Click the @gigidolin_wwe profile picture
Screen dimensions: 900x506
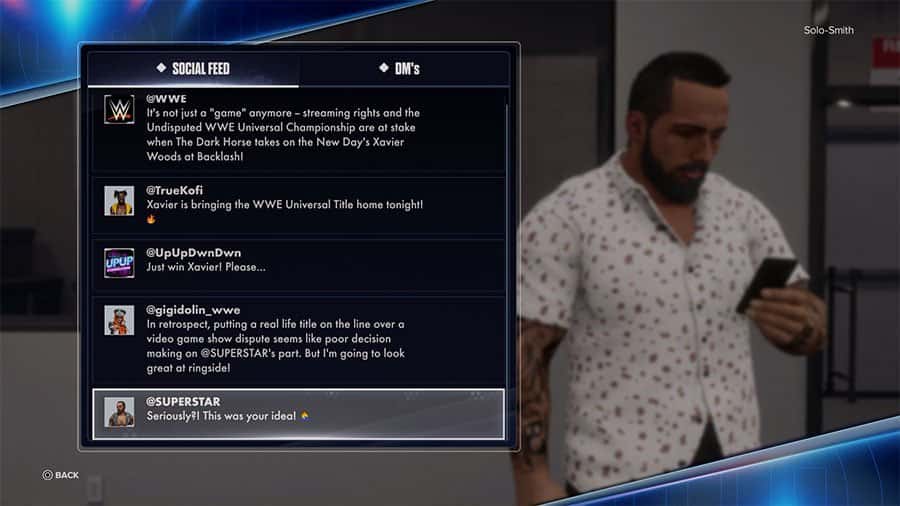(119, 320)
